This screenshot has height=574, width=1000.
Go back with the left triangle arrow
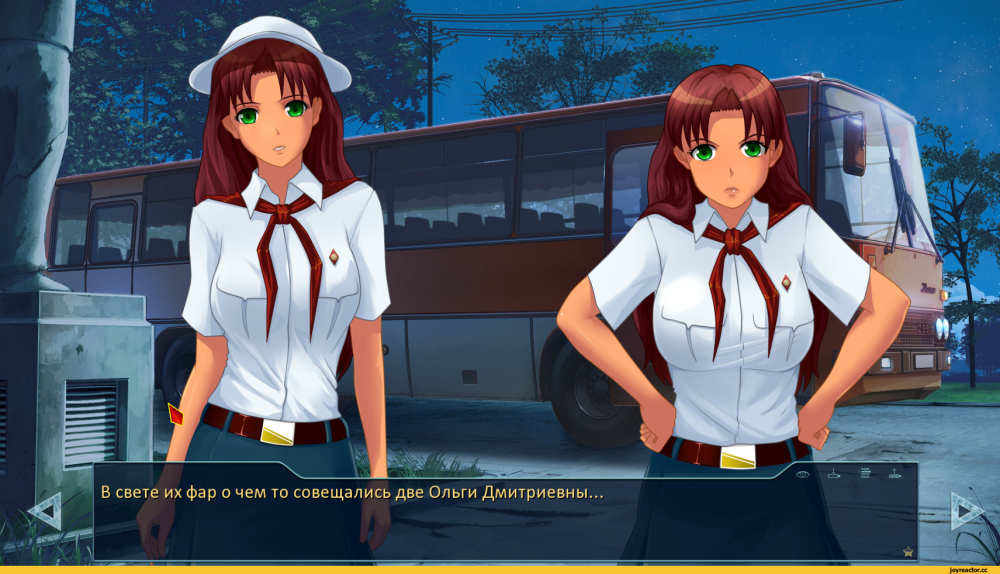coord(44,511)
